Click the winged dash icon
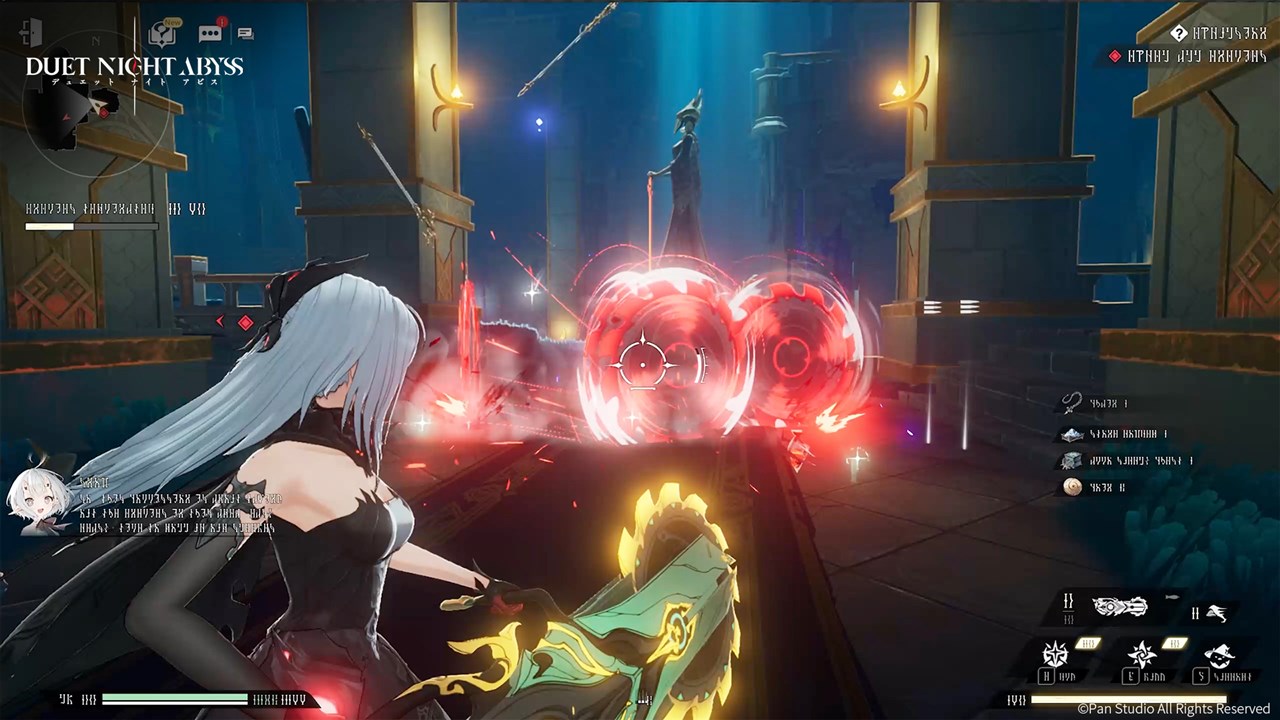 click(1217, 613)
